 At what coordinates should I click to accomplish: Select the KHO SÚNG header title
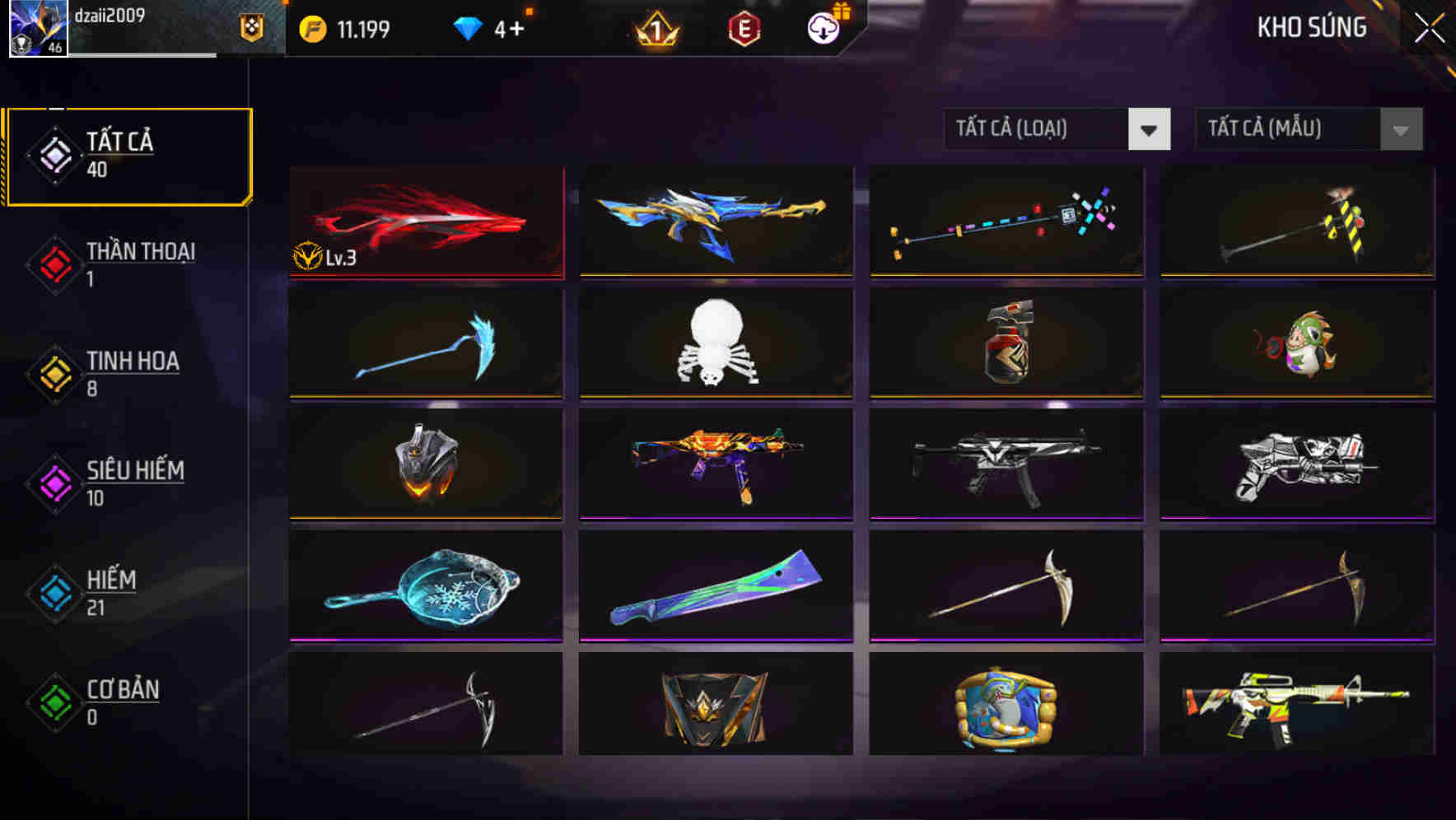pos(1312,27)
